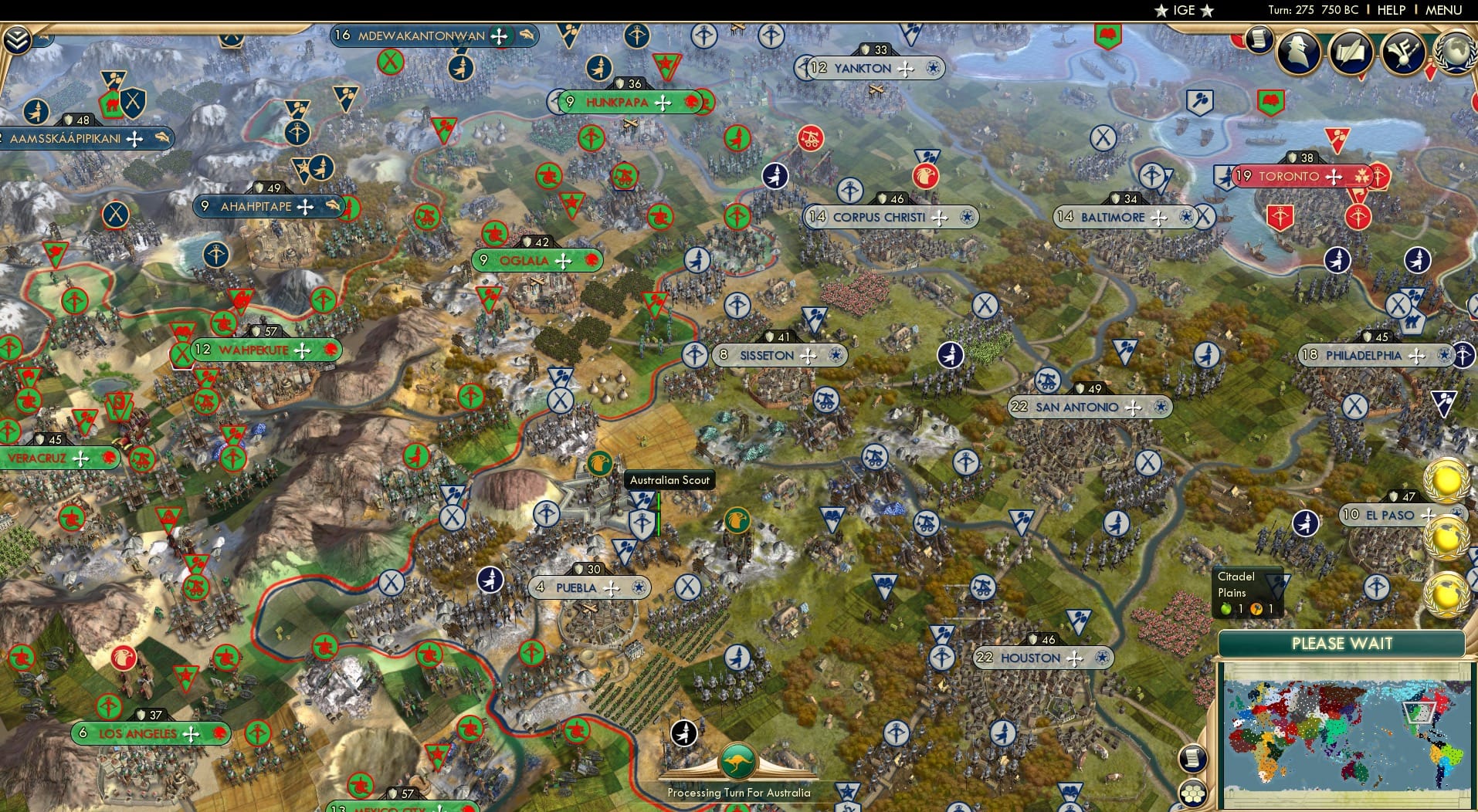Viewport: 1478px width, 812px height.
Task: Click the Processing Turn For Australia progress bar
Action: 738,792
